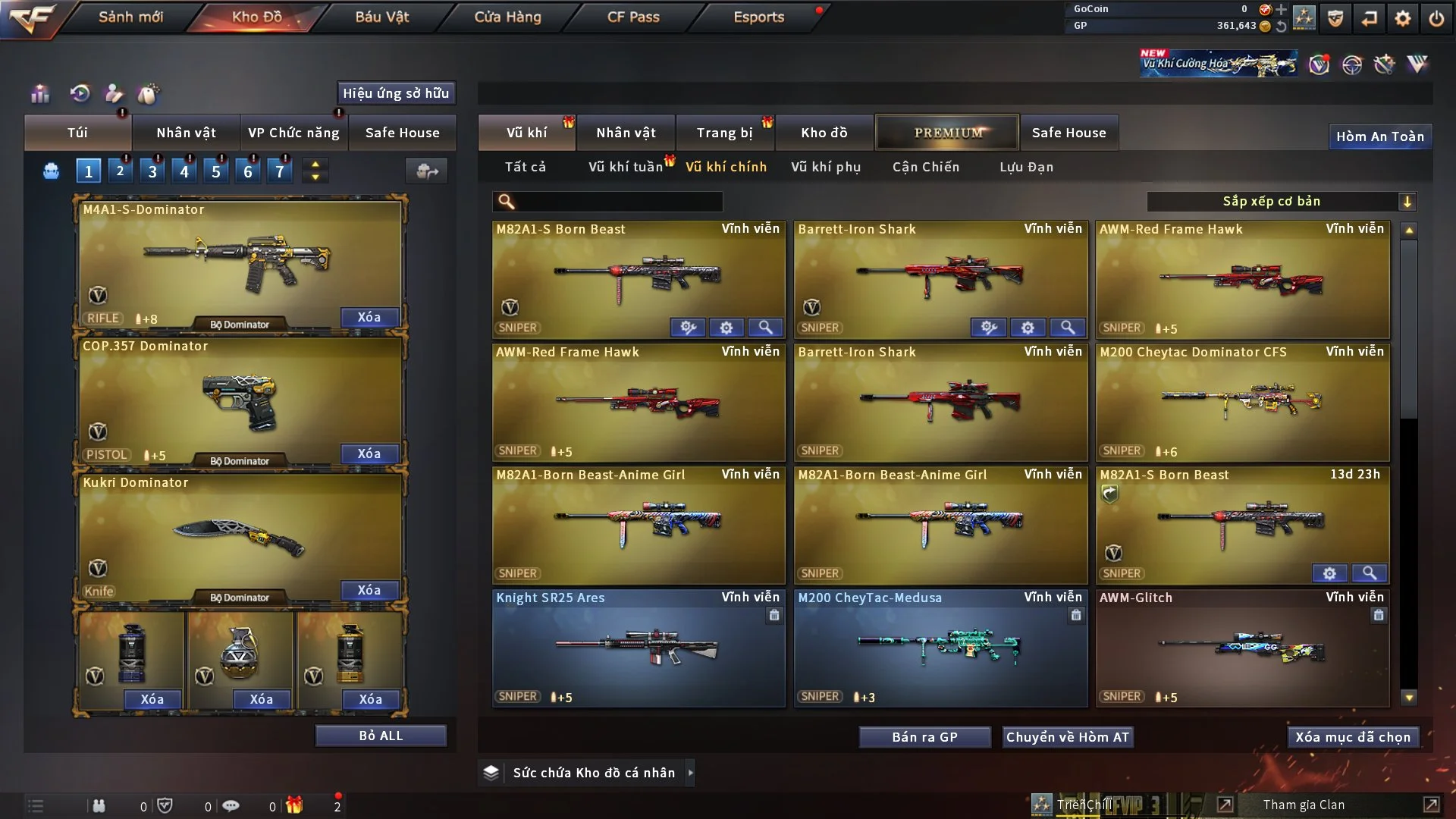
Task: Open the Settings gear in the top-right corner
Action: tap(1403, 17)
